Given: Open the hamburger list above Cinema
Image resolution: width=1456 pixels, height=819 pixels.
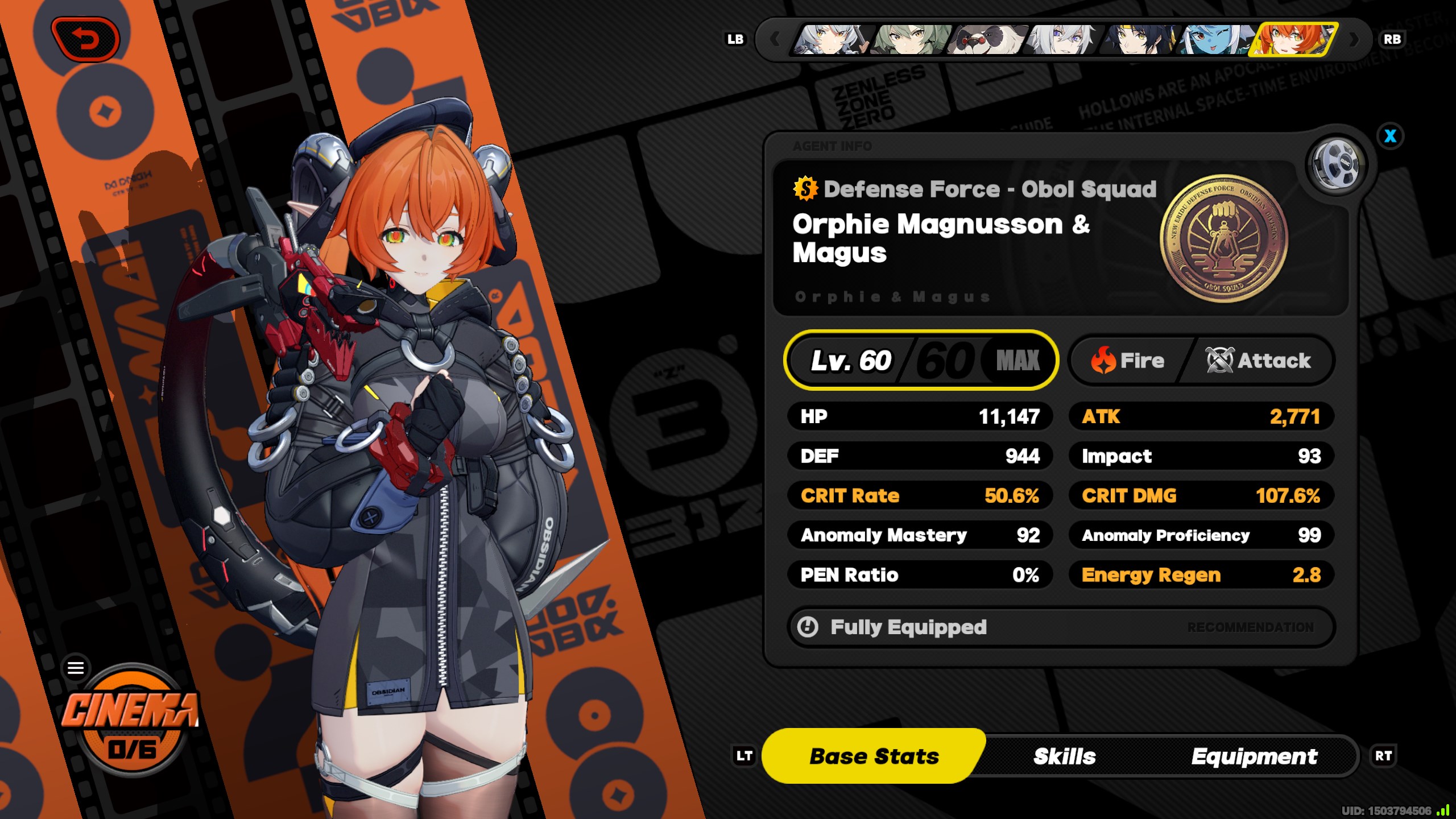Looking at the screenshot, I should tap(76, 668).
